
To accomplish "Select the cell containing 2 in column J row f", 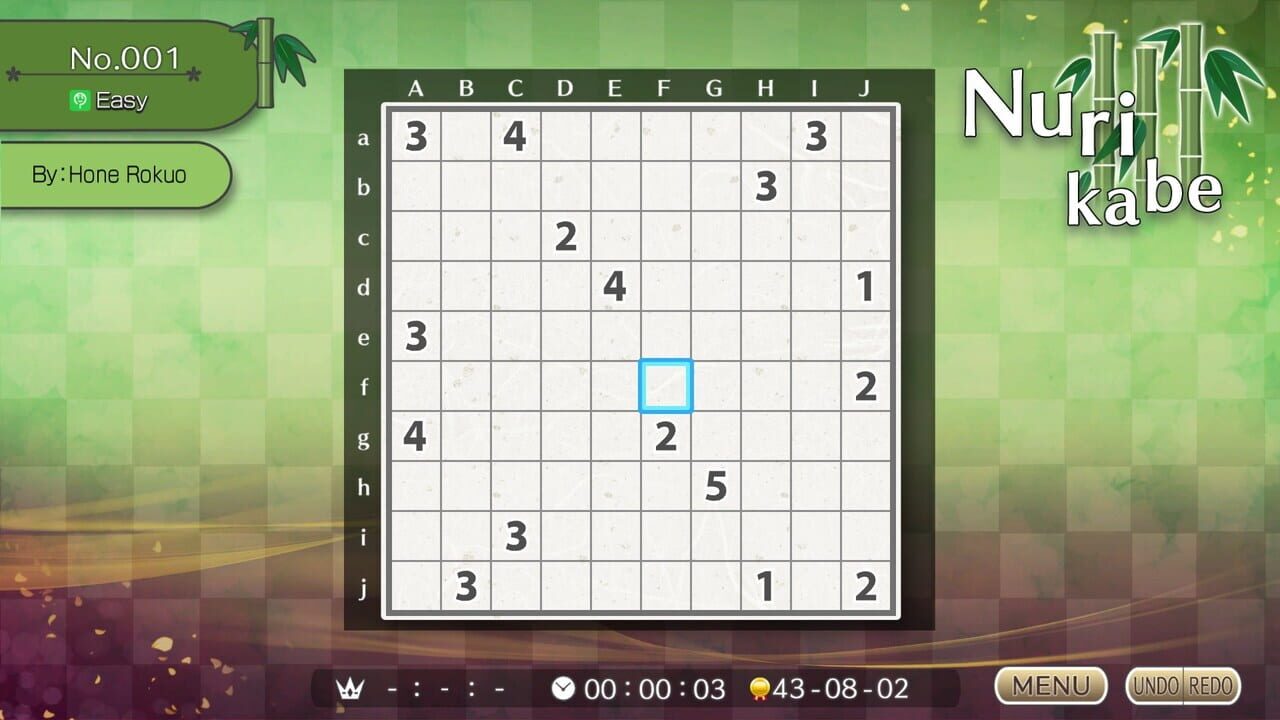I will point(865,387).
